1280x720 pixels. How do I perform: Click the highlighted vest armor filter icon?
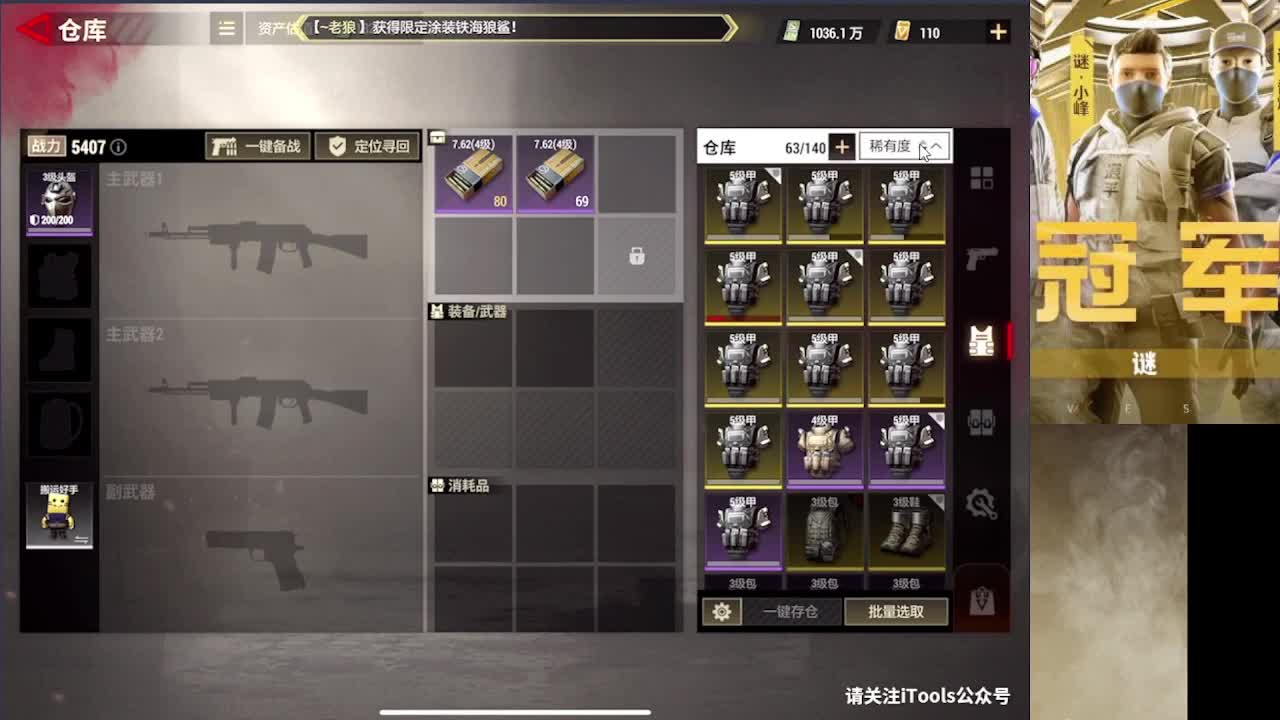[x=981, y=341]
